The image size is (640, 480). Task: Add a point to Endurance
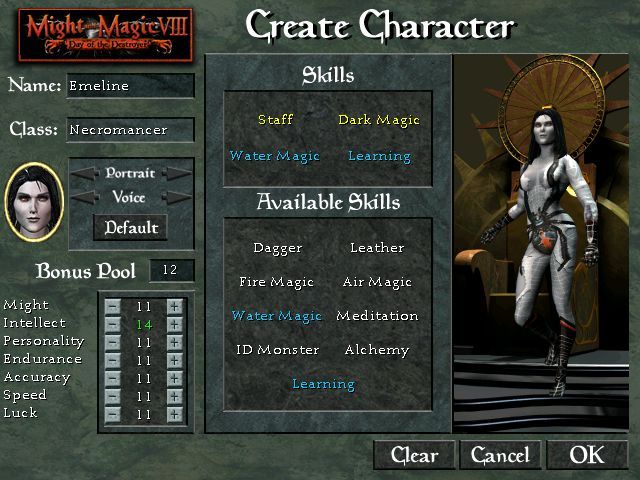[x=174, y=360]
